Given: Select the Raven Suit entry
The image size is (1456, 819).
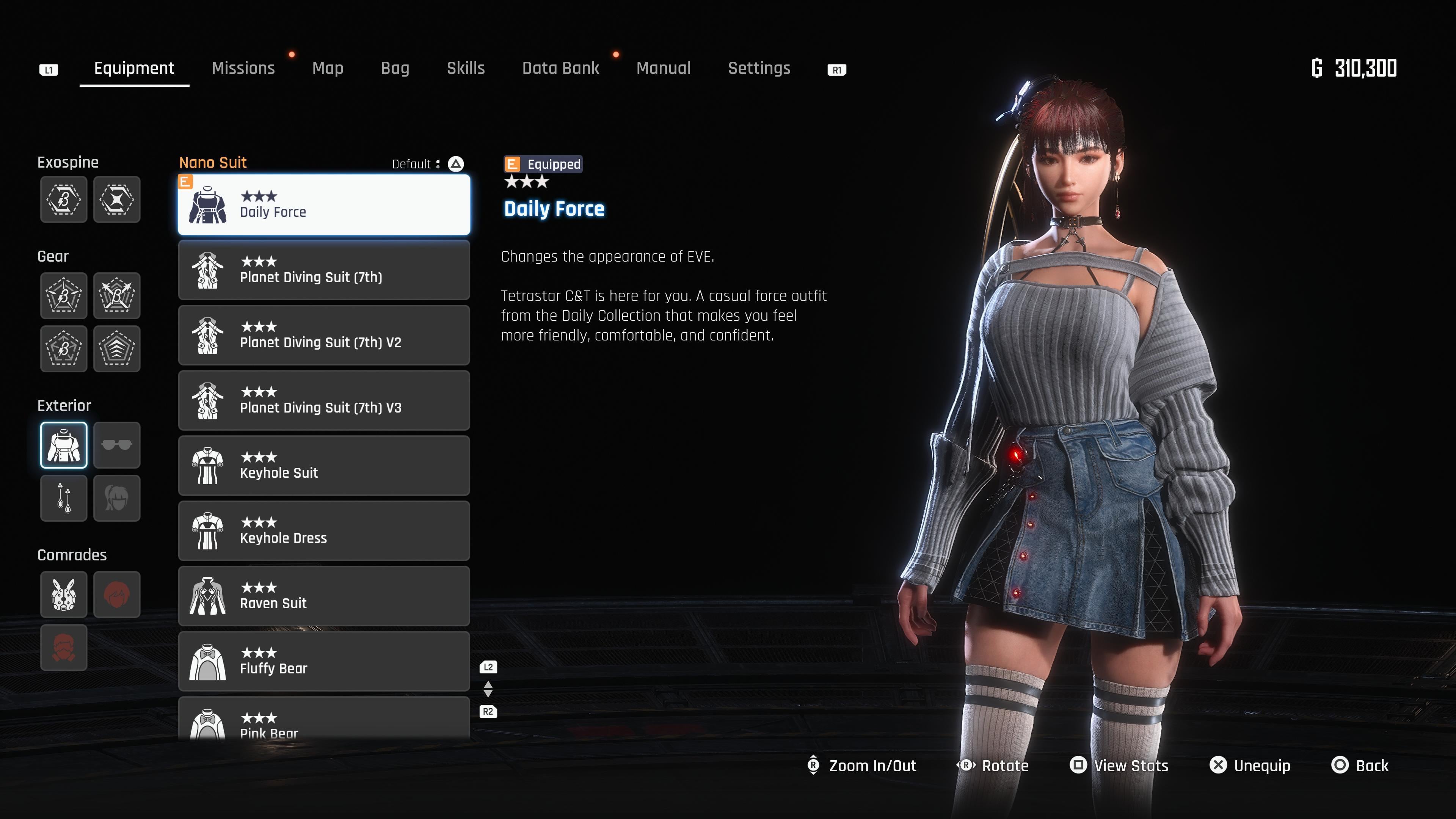Looking at the screenshot, I should click(x=324, y=596).
